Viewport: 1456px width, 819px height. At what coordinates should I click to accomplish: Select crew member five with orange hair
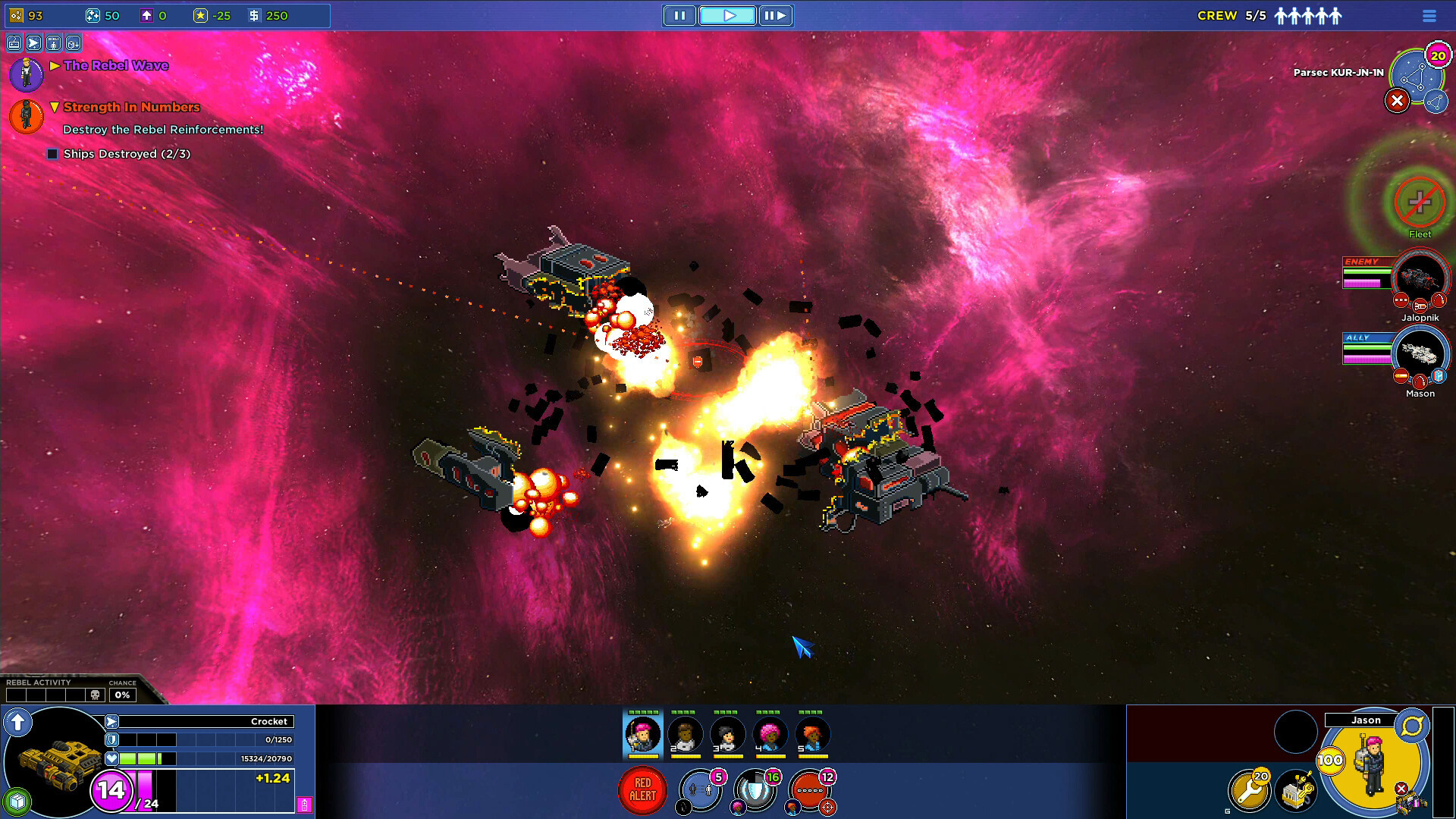point(812,734)
